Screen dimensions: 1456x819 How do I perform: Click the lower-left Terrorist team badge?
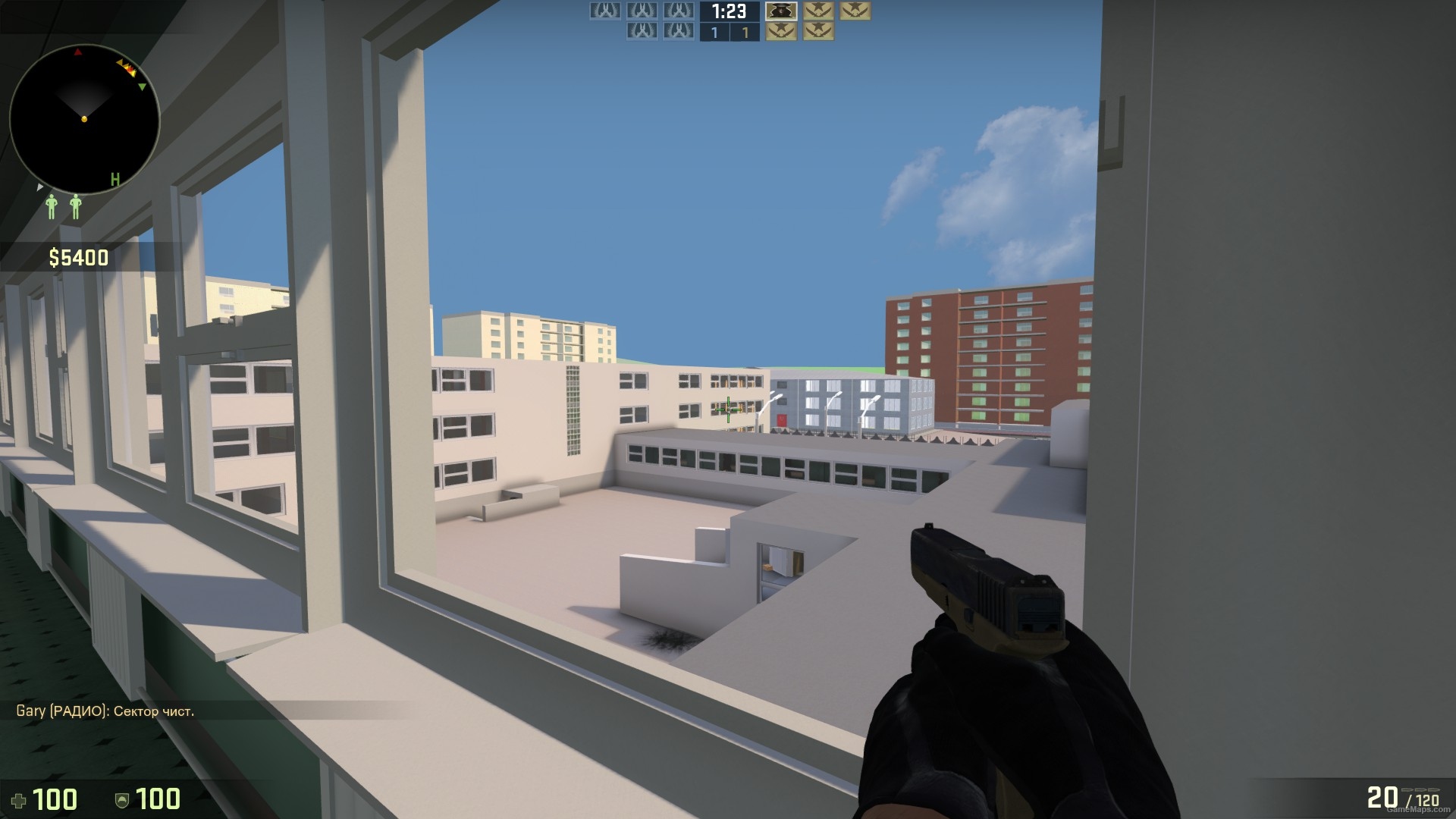[780, 32]
